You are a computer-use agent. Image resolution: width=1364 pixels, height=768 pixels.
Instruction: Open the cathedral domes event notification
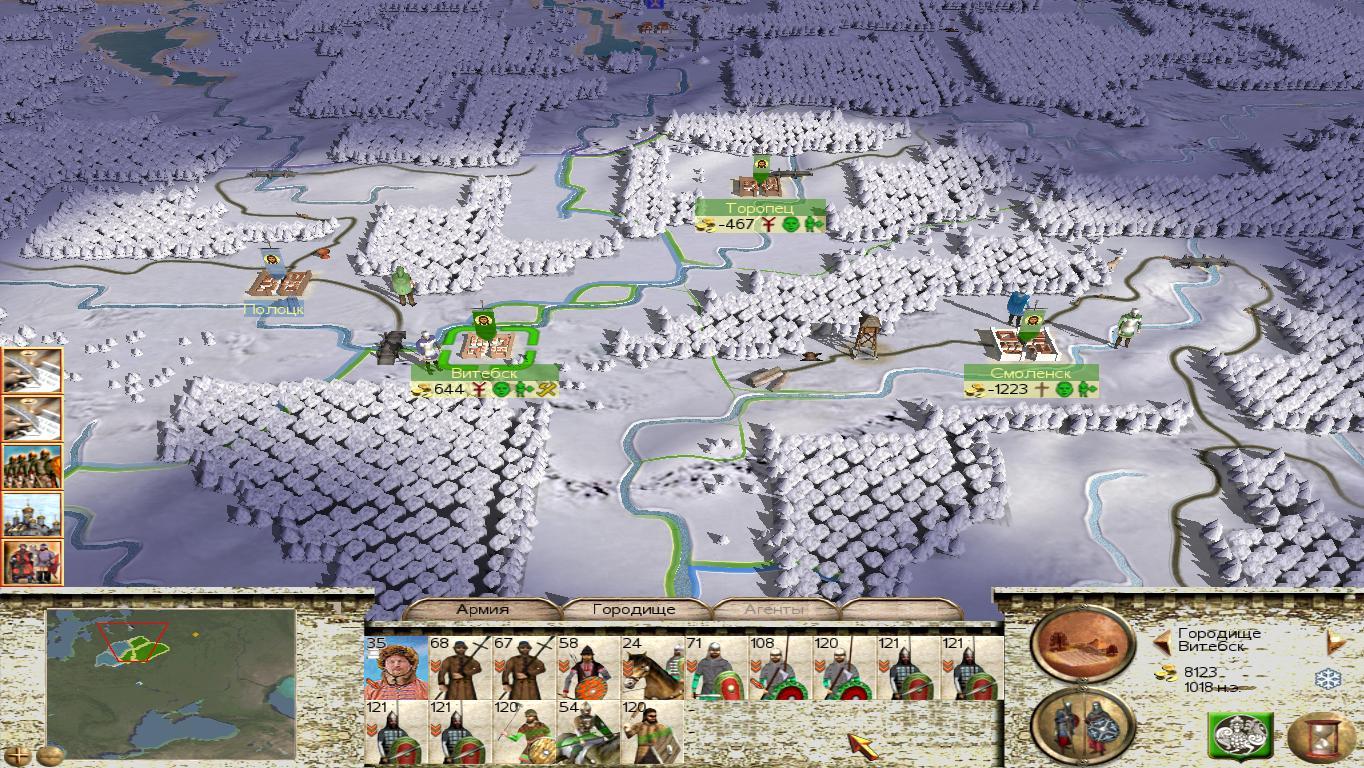33,515
